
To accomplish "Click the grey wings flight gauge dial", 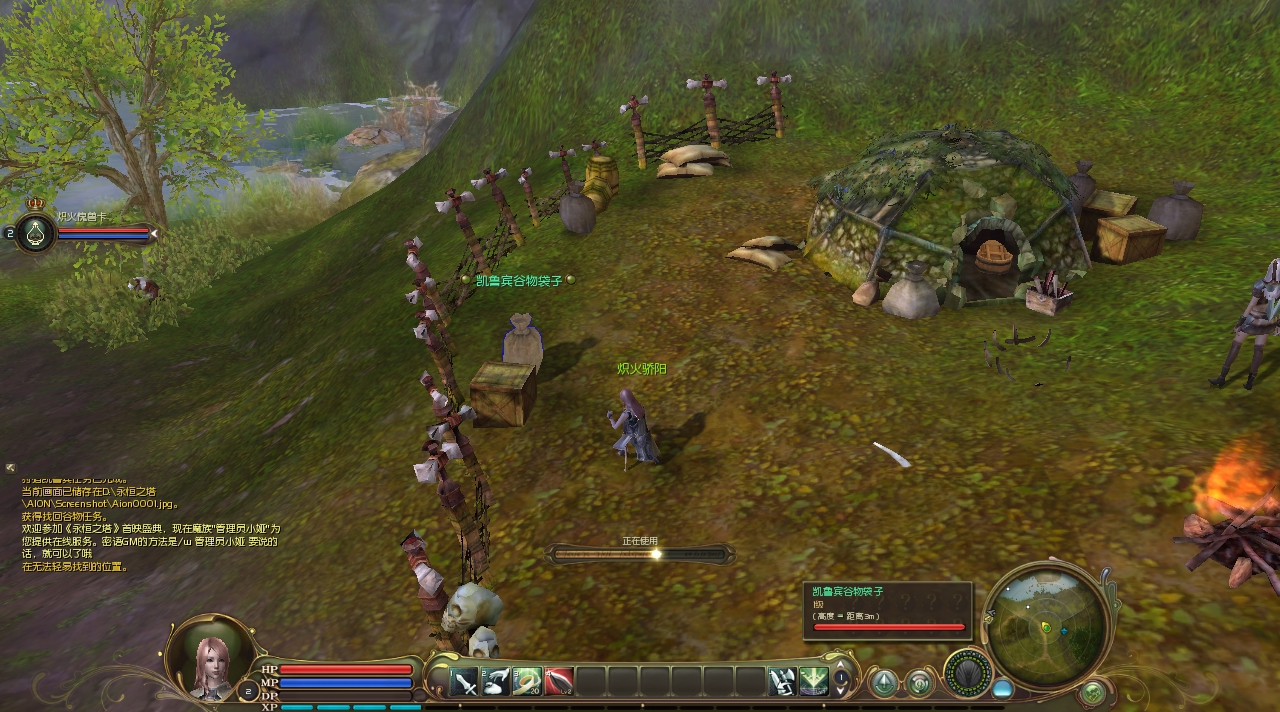I will pyautogui.click(x=967, y=673).
